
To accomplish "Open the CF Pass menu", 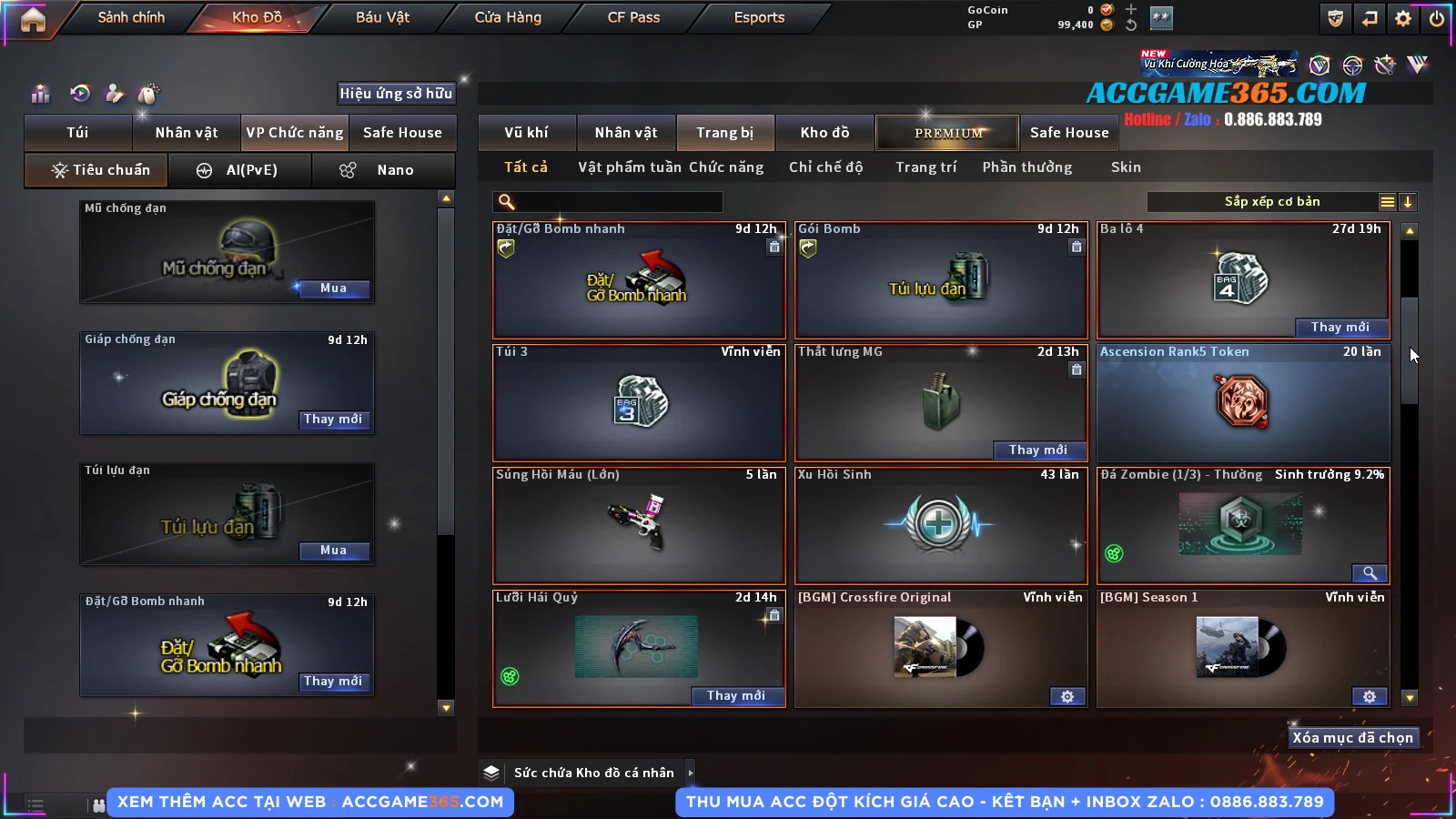I will tap(633, 17).
